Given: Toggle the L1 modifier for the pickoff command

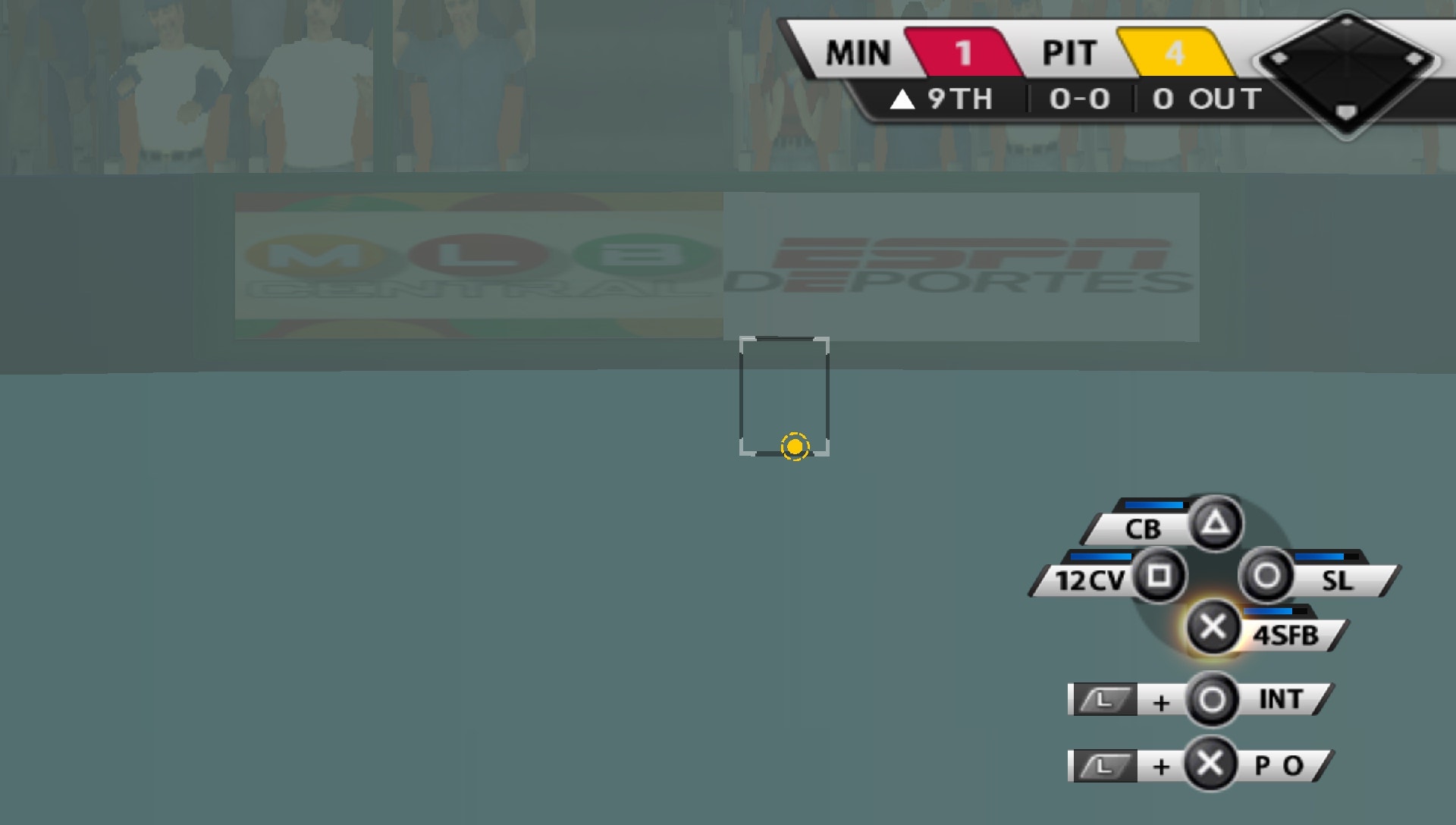Looking at the screenshot, I should 1103,766.
